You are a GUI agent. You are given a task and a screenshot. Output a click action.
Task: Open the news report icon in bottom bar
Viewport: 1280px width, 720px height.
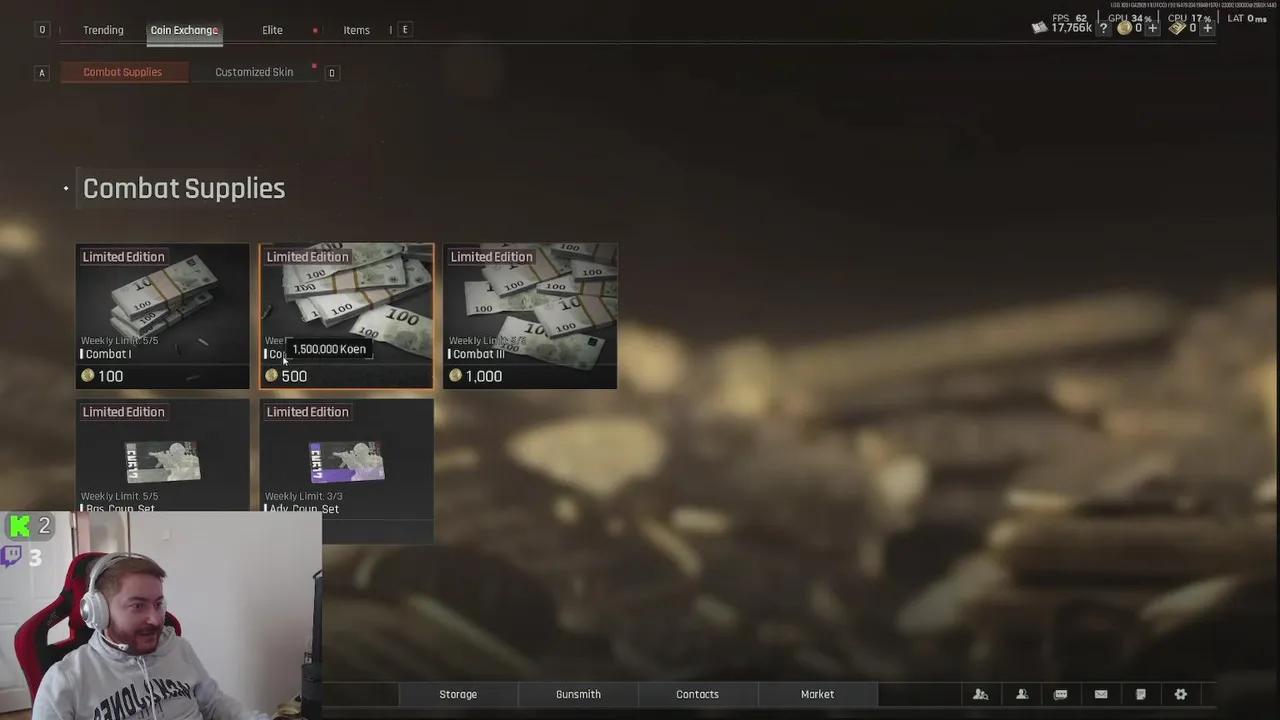pyautogui.click(x=1141, y=694)
